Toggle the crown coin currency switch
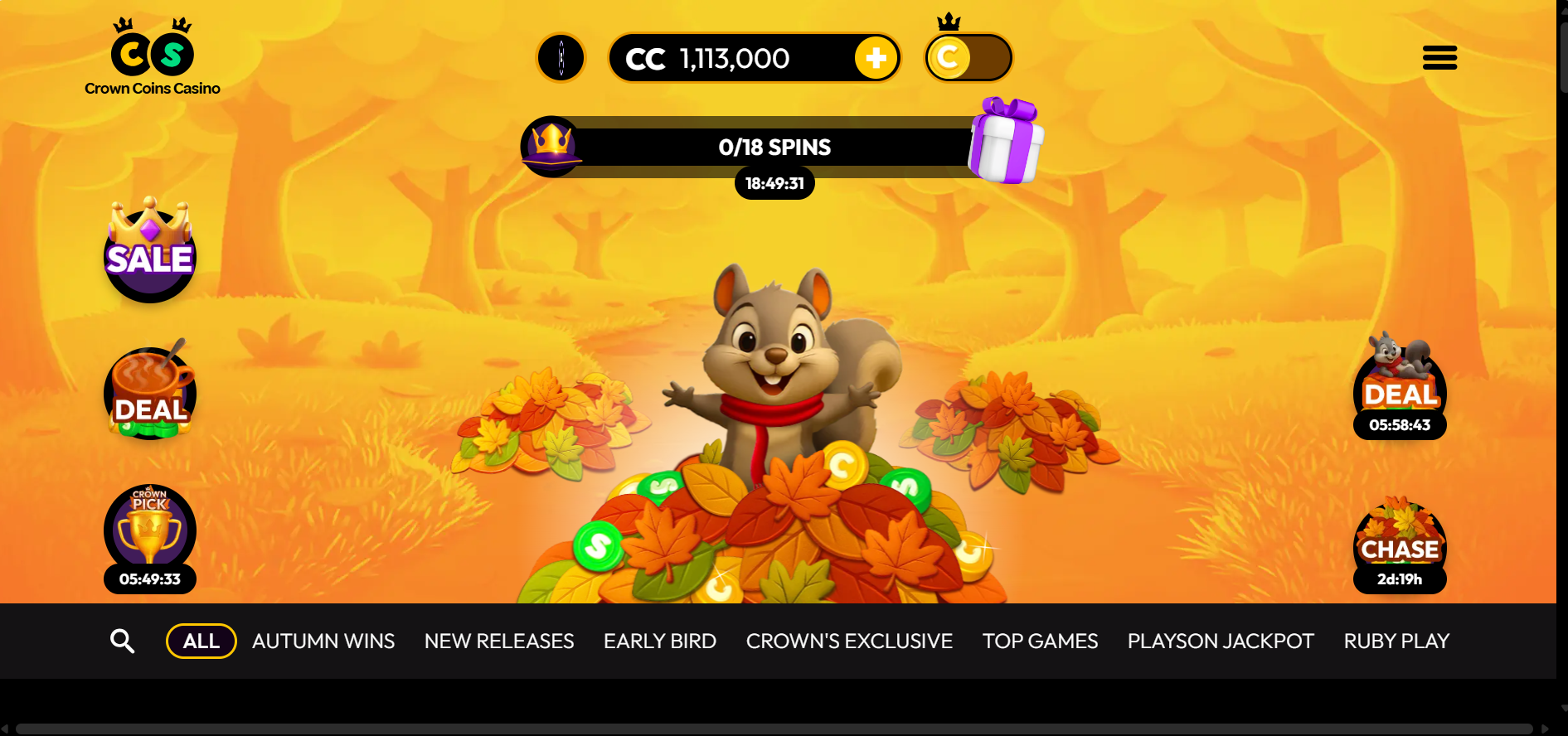 pos(968,58)
